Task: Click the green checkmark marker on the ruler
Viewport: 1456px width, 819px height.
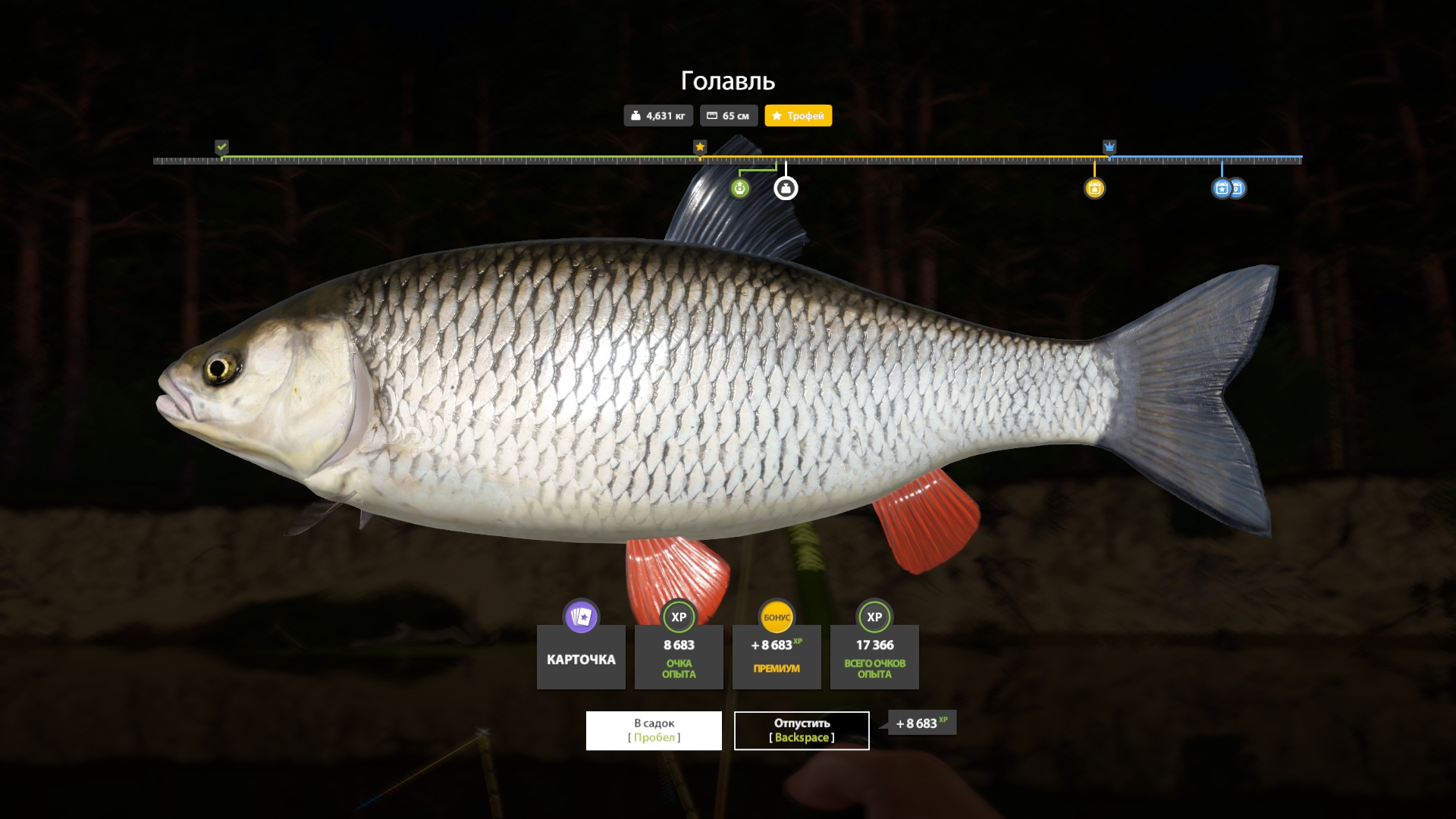Action: tap(222, 146)
